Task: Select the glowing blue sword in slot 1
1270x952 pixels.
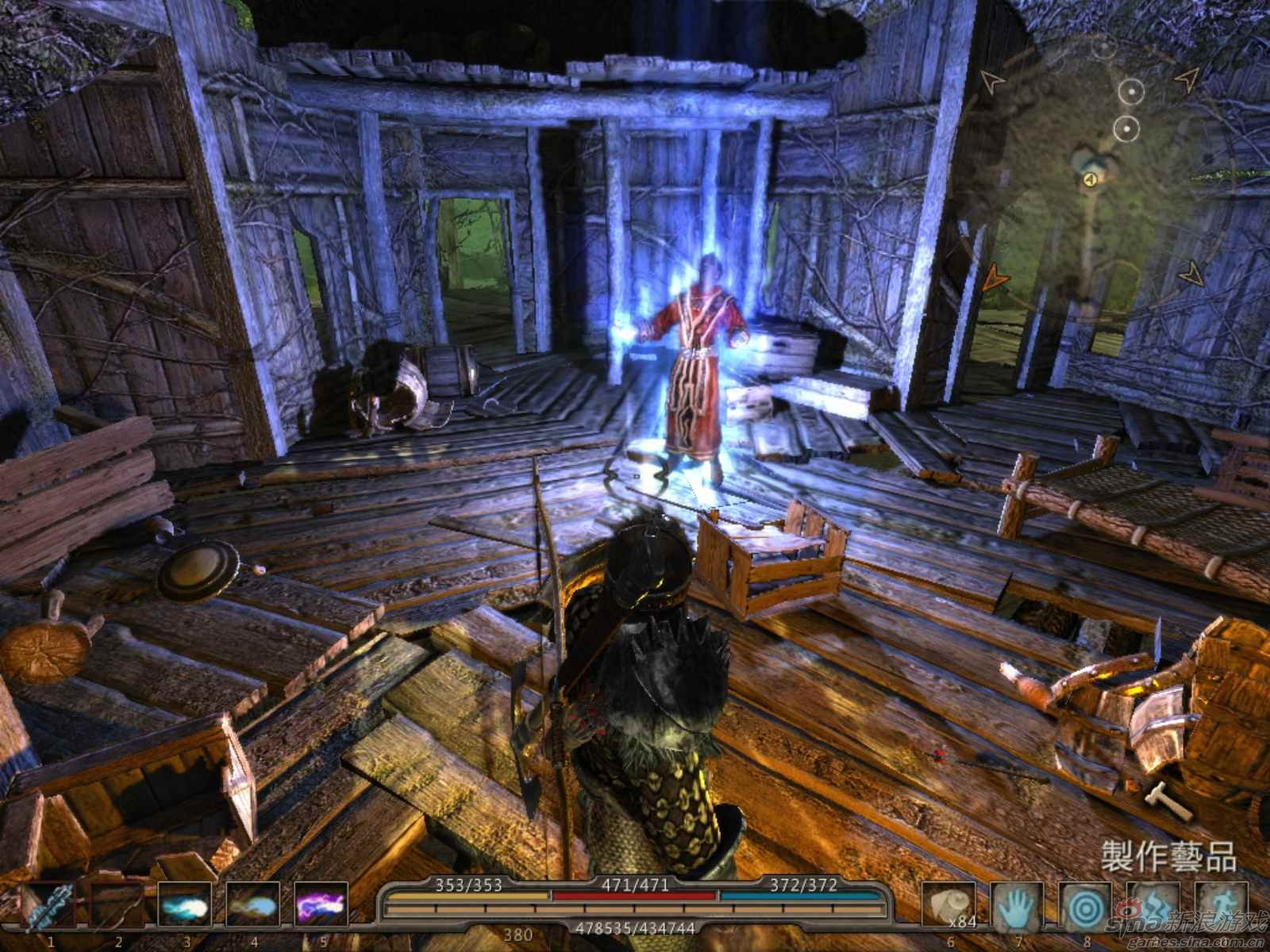Action: point(50,904)
